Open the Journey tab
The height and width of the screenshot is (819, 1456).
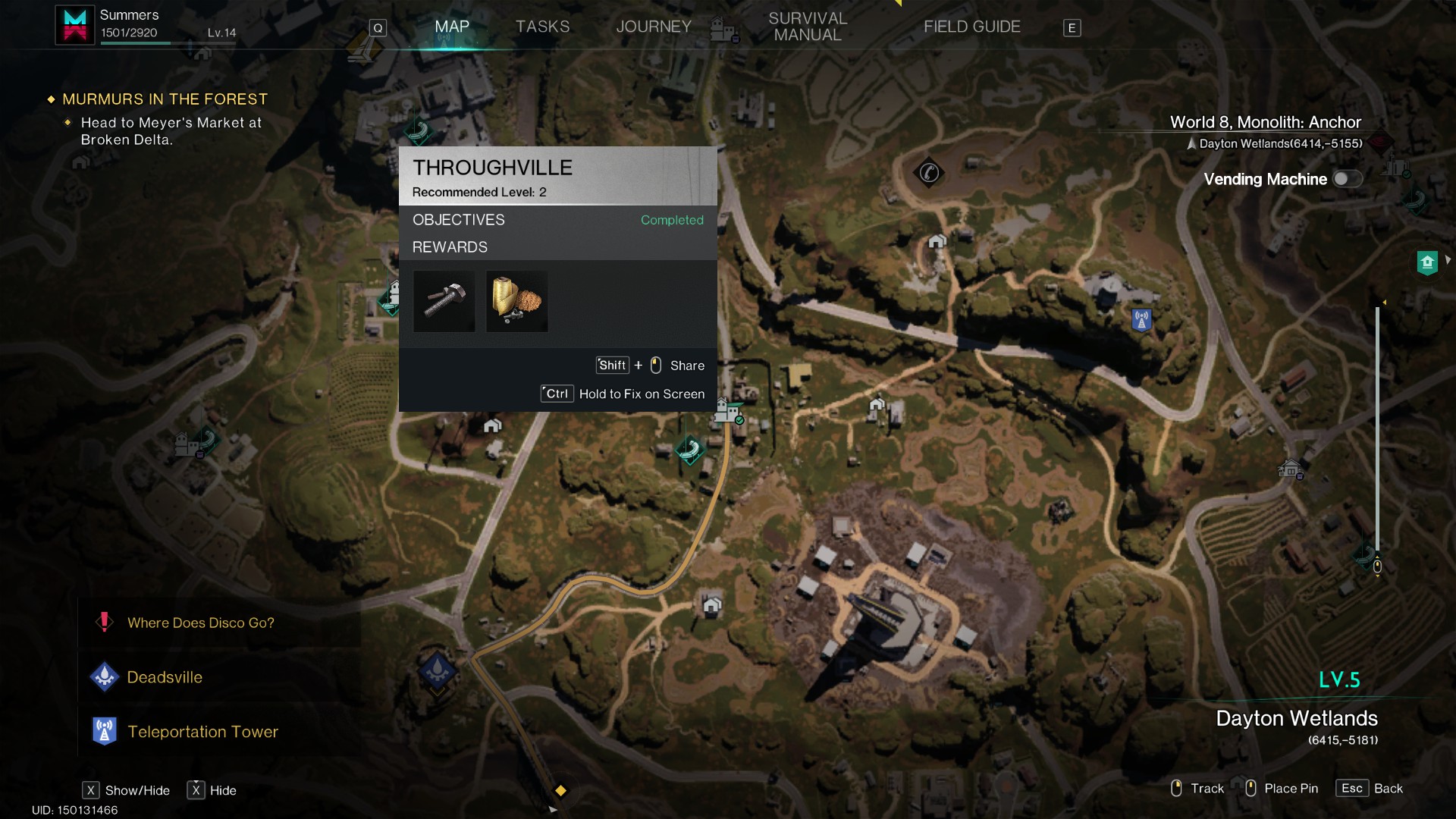coord(654,27)
